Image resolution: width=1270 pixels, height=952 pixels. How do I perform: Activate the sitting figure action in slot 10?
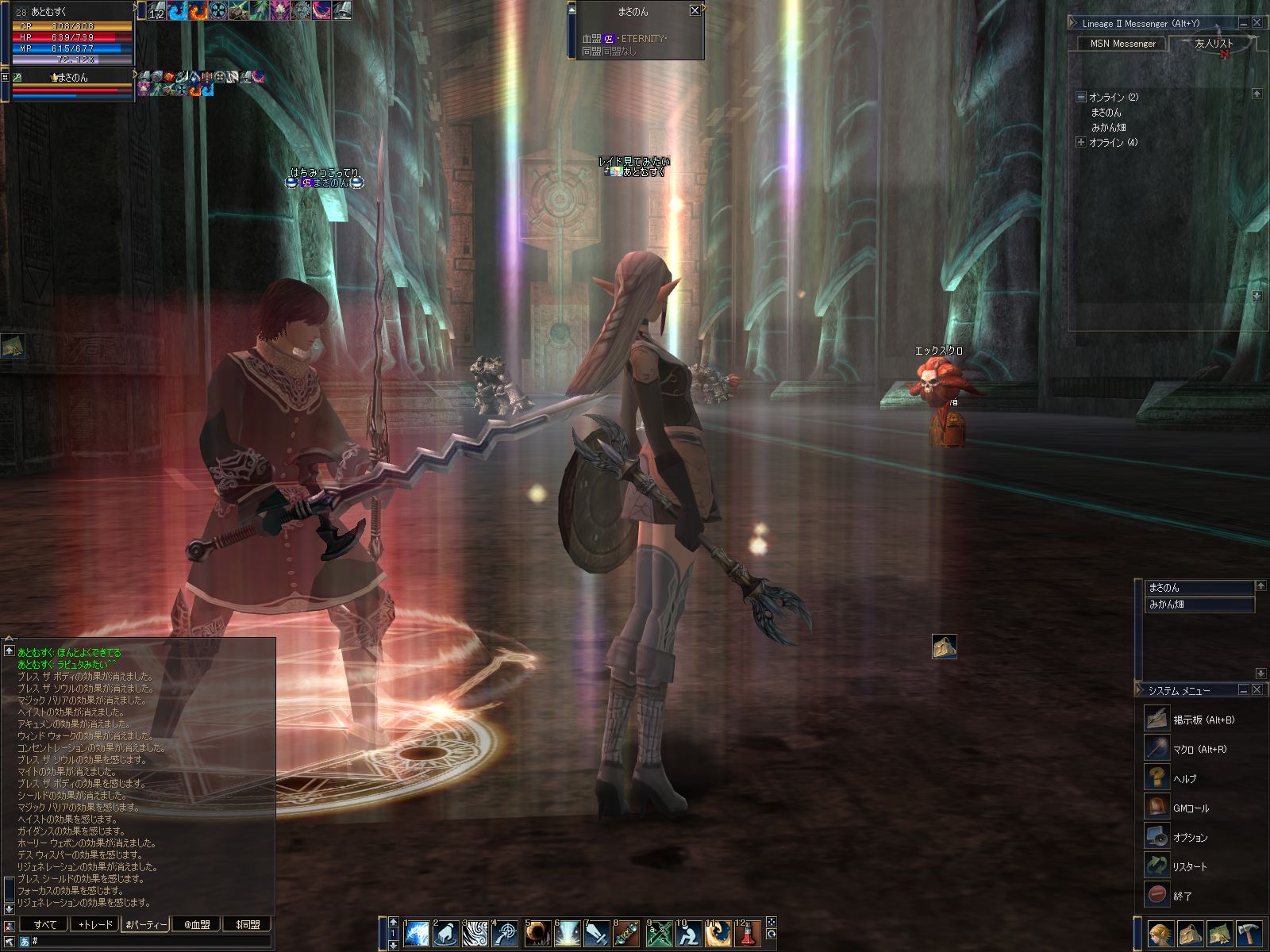point(687,934)
